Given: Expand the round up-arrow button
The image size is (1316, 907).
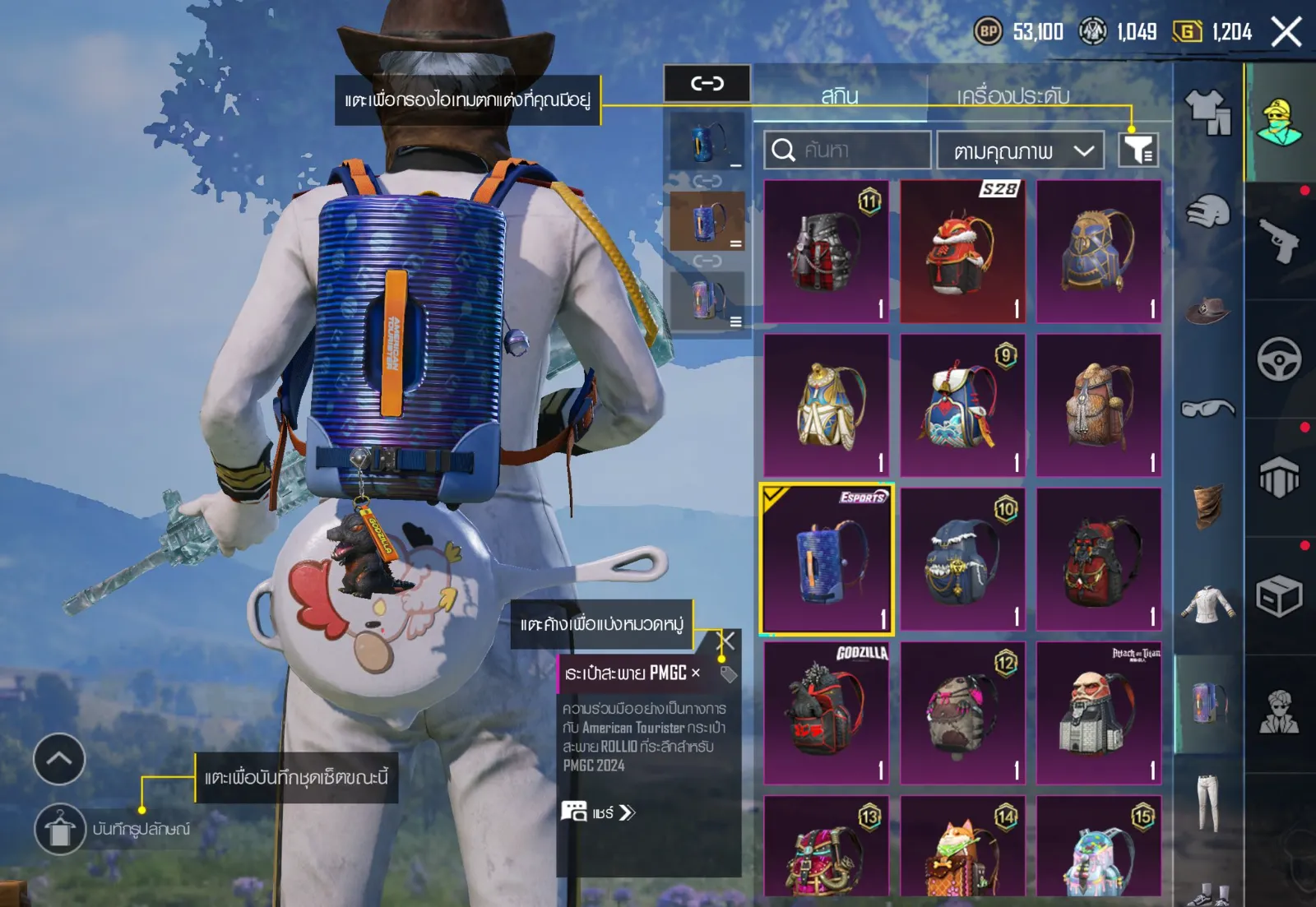Looking at the screenshot, I should click(59, 759).
